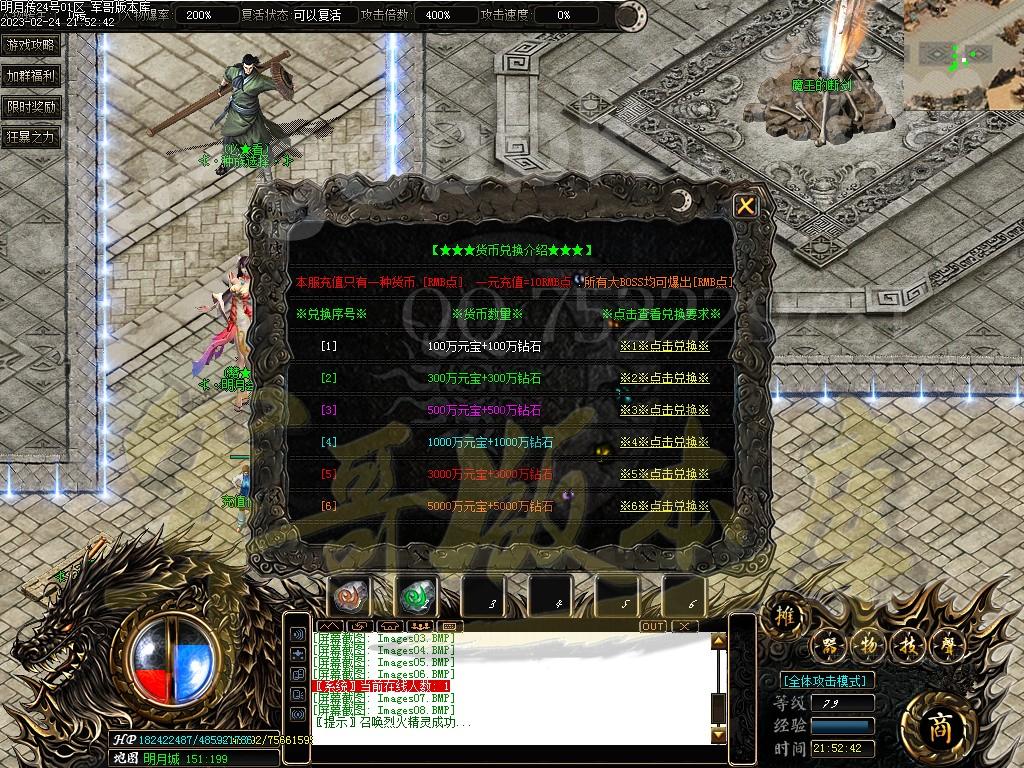Use the green swirl skill slot

[415, 597]
